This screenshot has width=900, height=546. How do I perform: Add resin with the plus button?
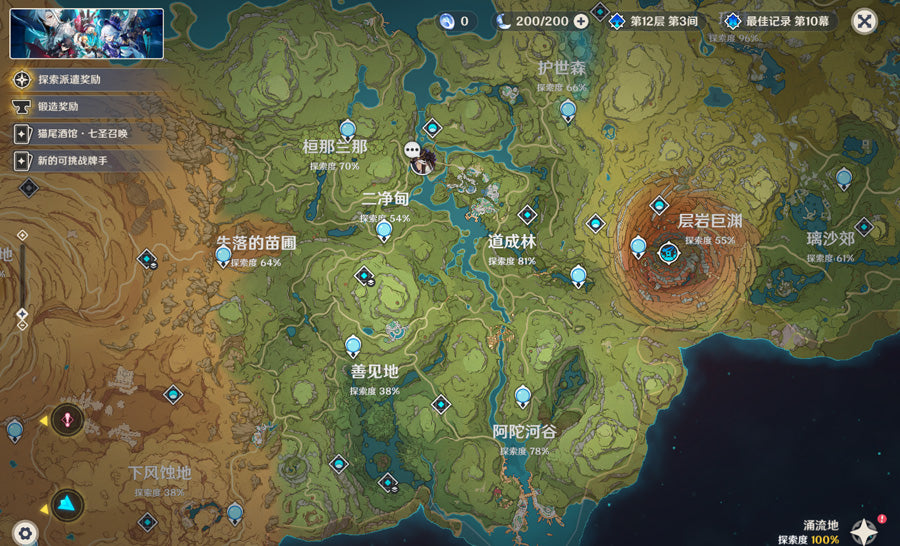pyautogui.click(x=581, y=21)
